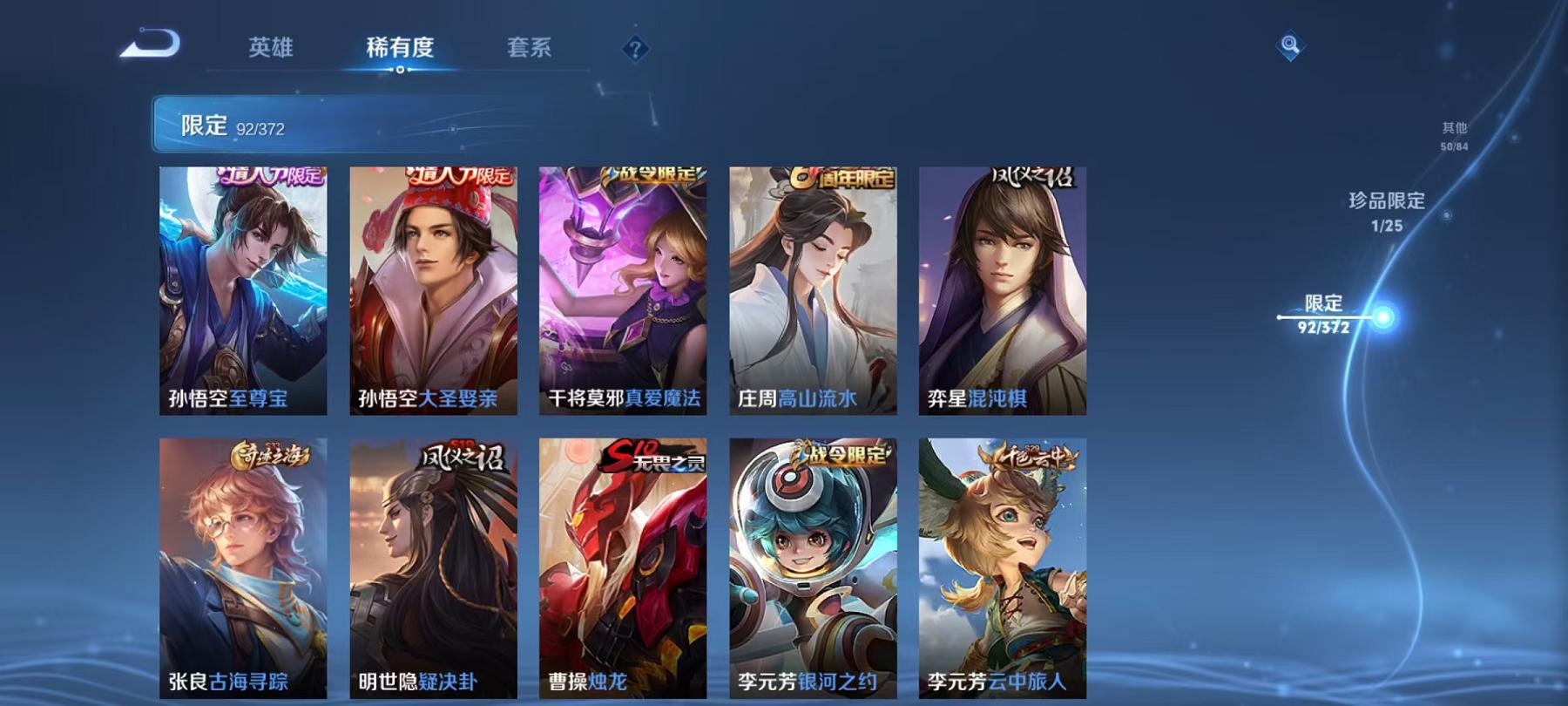This screenshot has height=706, width=1568.
Task: View the 孙悟空大圣娶亲 skin
Action: point(434,288)
